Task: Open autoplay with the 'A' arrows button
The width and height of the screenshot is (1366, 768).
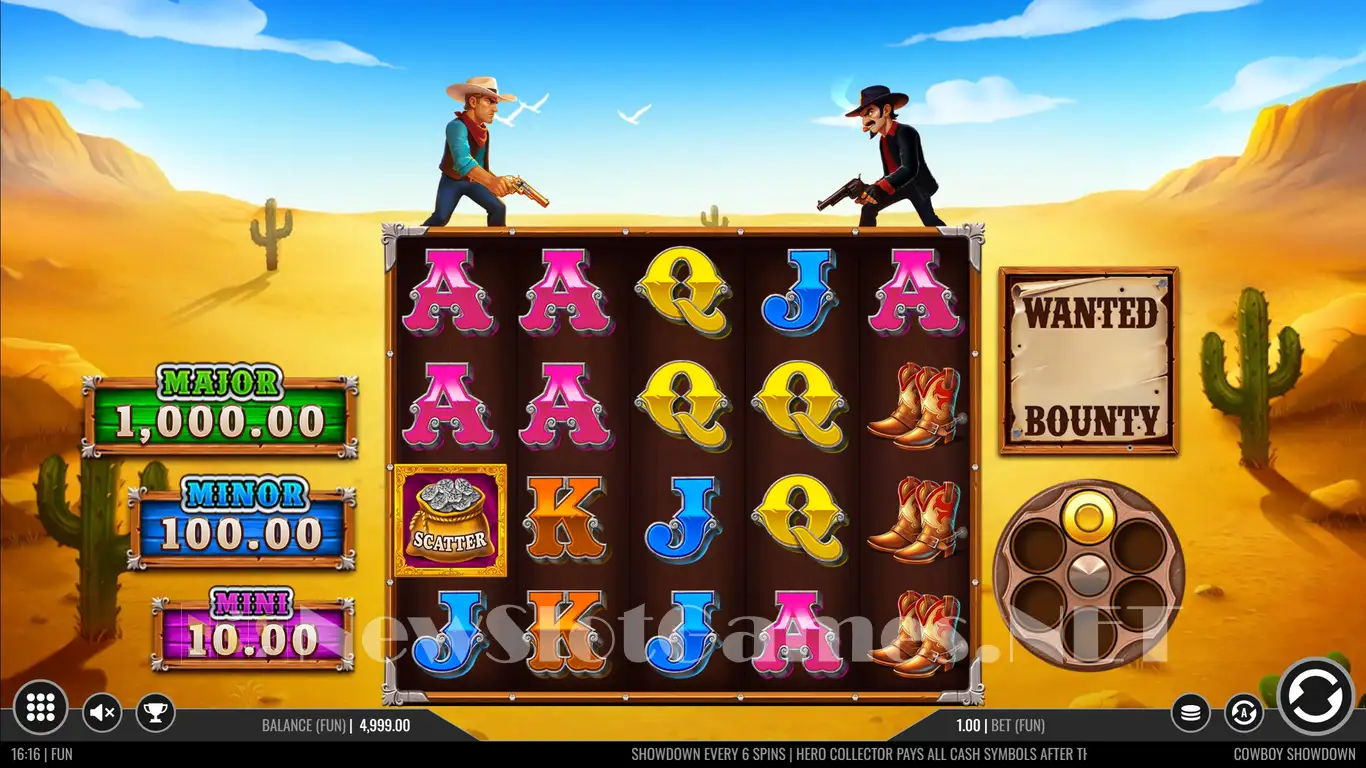Action: point(1244,713)
